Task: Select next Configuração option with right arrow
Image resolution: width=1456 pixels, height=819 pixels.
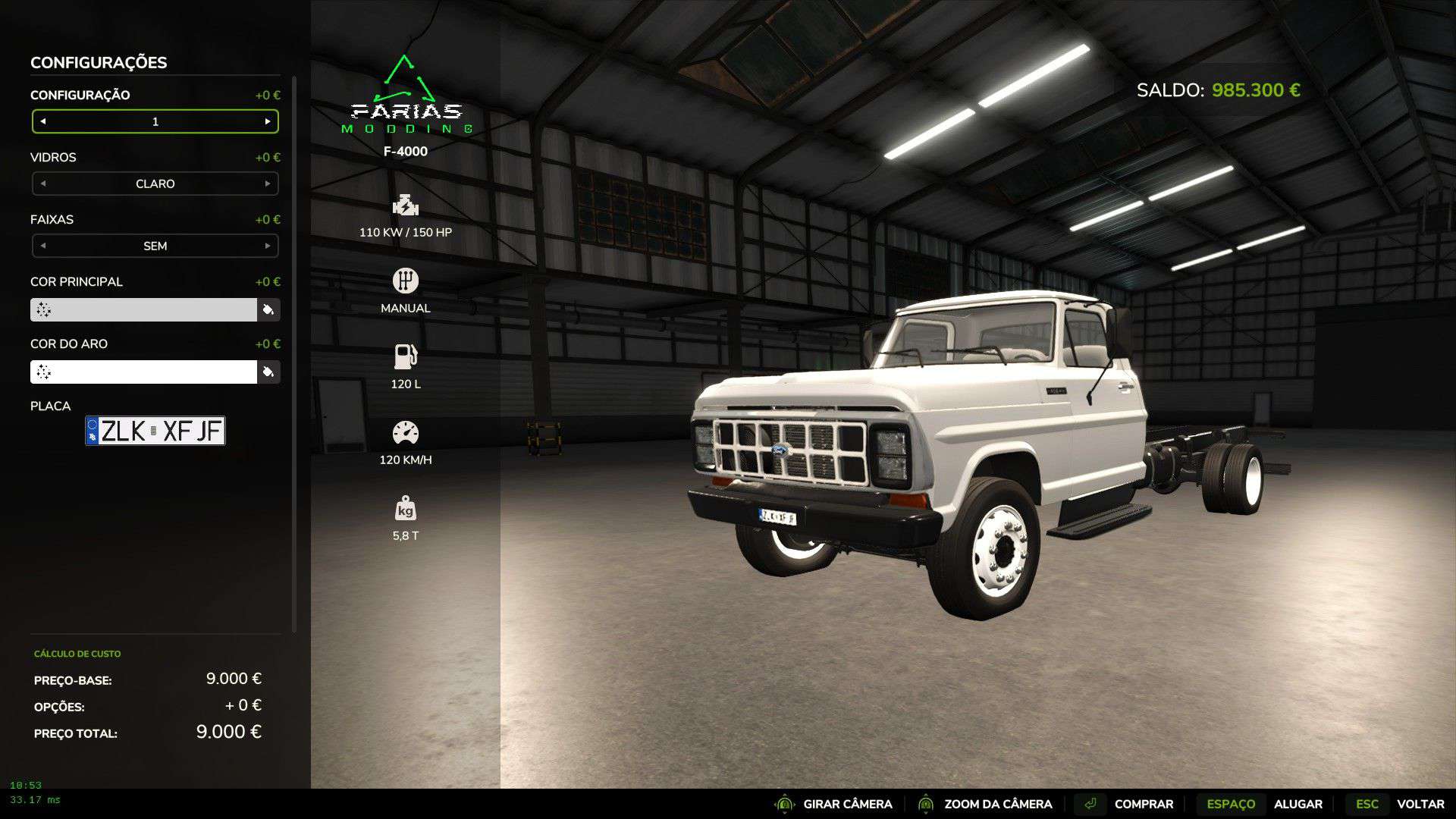Action: (x=268, y=121)
